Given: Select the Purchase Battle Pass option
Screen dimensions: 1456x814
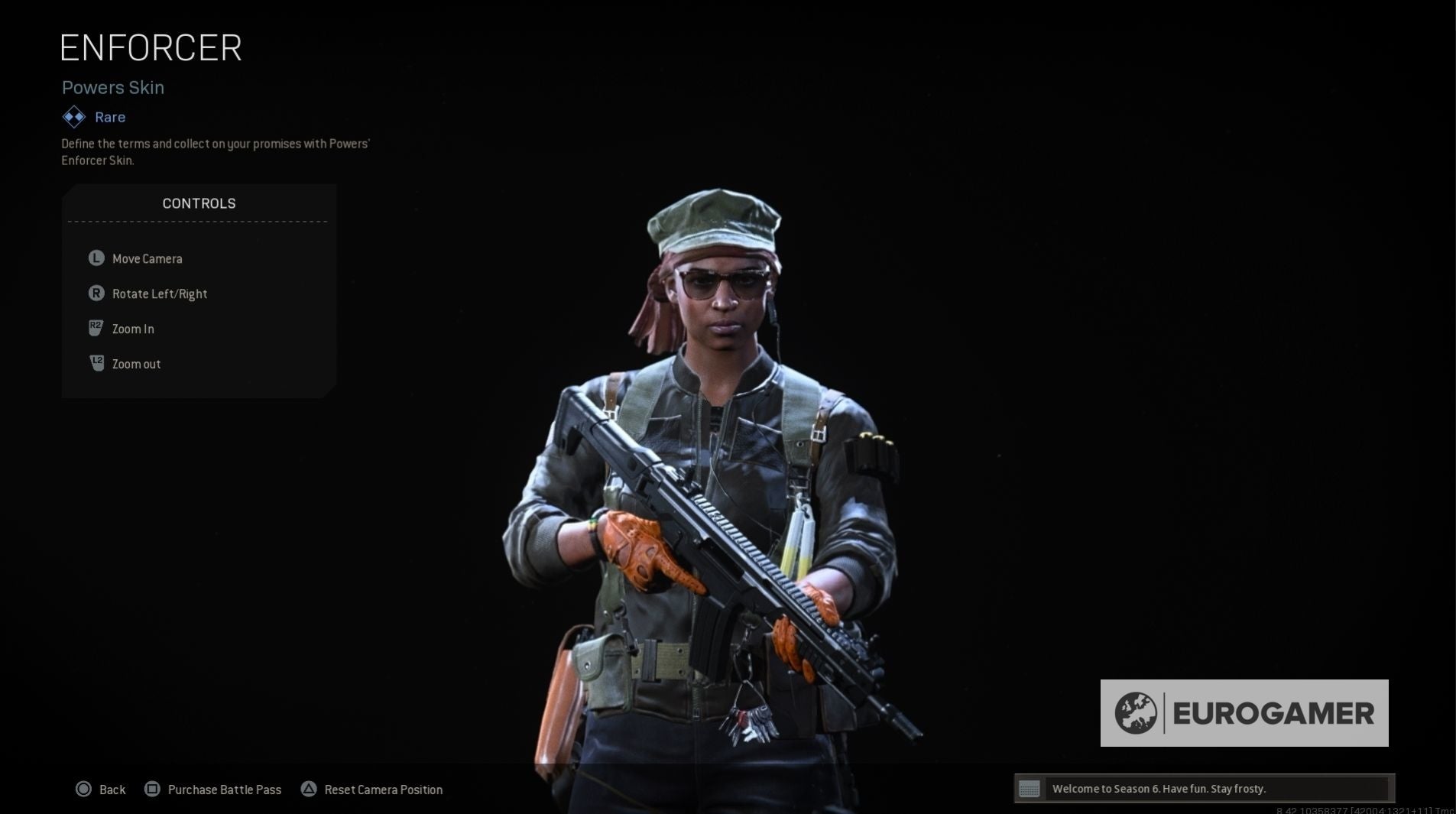Looking at the screenshot, I should 225,789.
